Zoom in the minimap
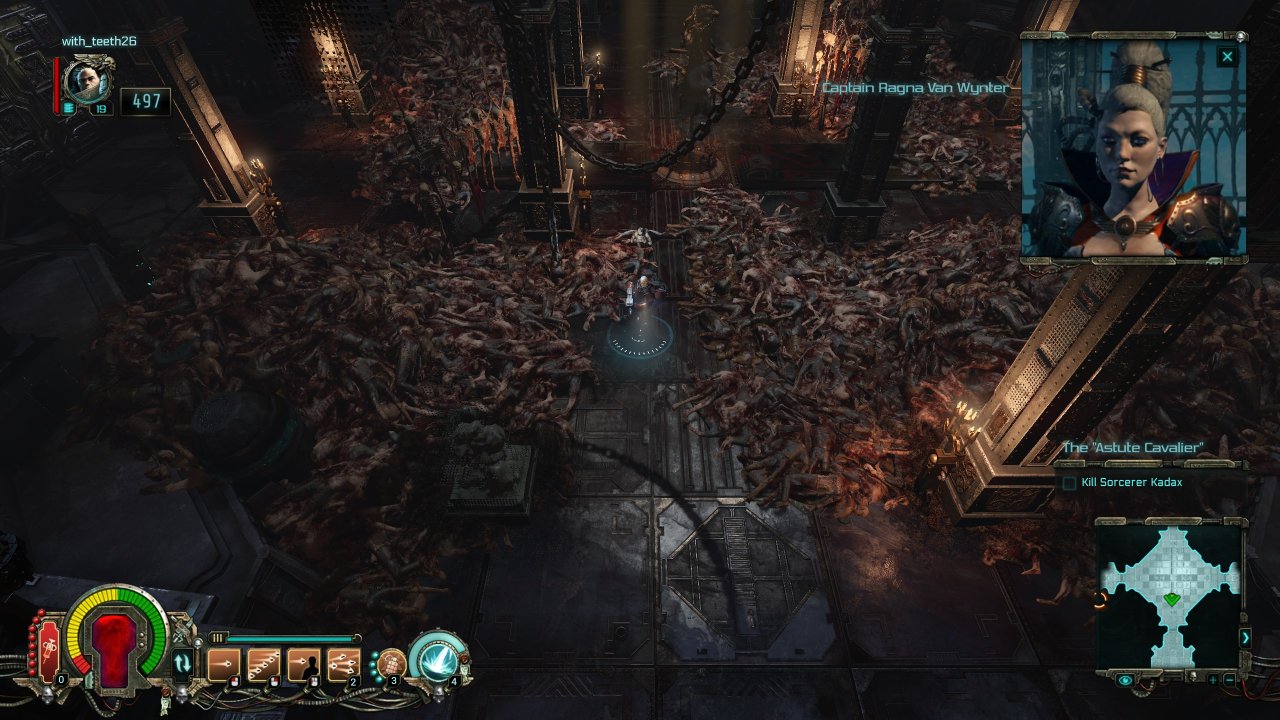 1212,680
